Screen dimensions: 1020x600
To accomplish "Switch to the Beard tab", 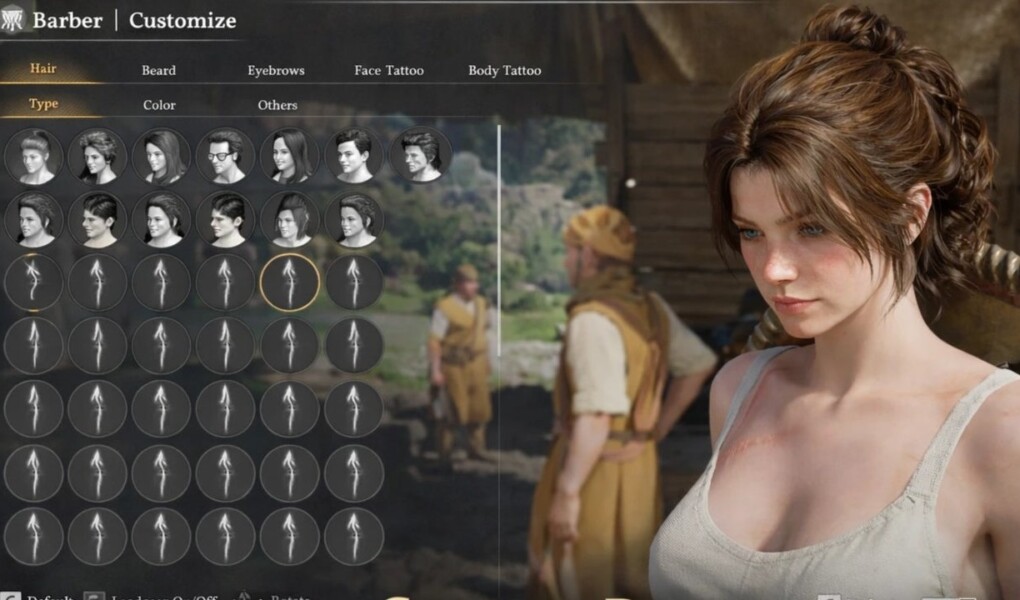I will (158, 71).
